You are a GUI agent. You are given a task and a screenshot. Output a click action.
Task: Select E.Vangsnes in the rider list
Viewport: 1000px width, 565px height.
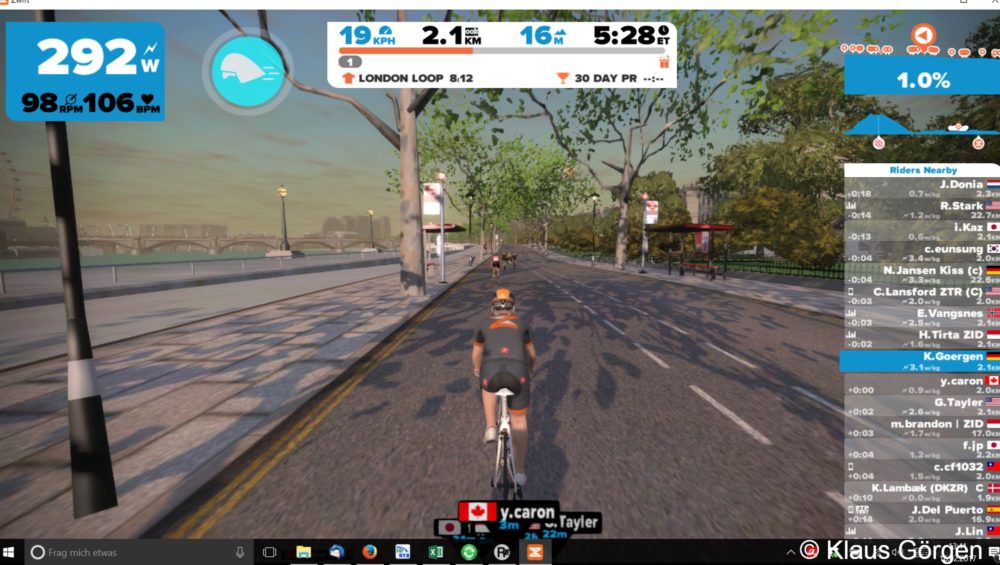click(x=920, y=317)
